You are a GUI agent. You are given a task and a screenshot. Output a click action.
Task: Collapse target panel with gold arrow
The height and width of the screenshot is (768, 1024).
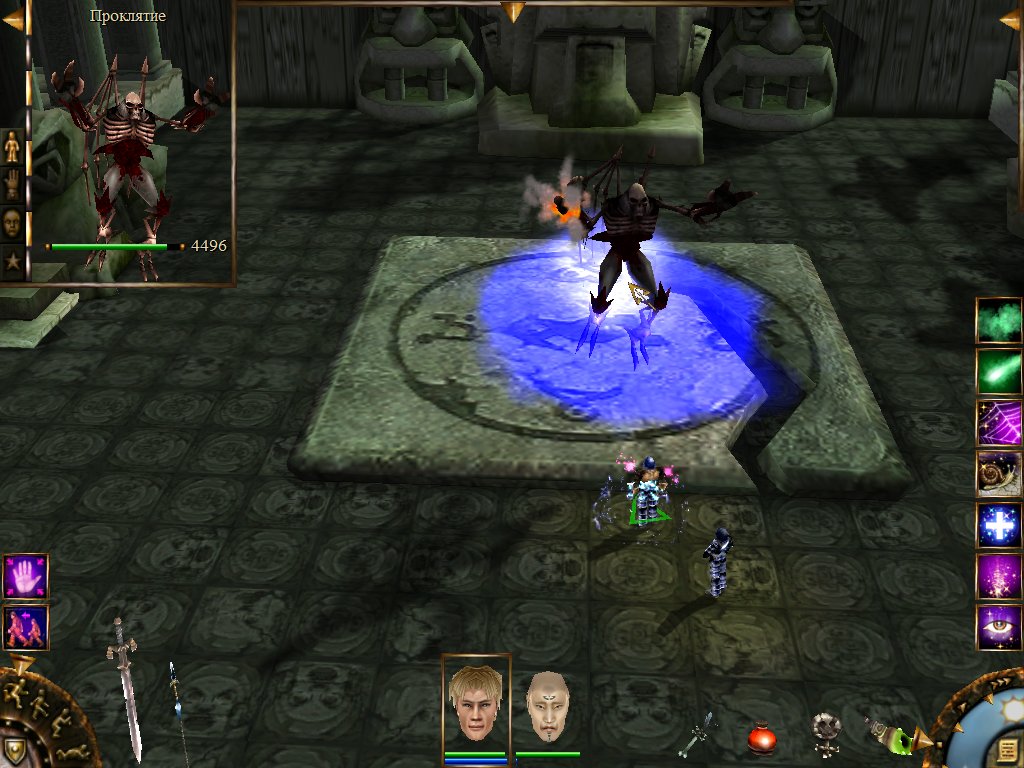pyautogui.click(x=13, y=20)
